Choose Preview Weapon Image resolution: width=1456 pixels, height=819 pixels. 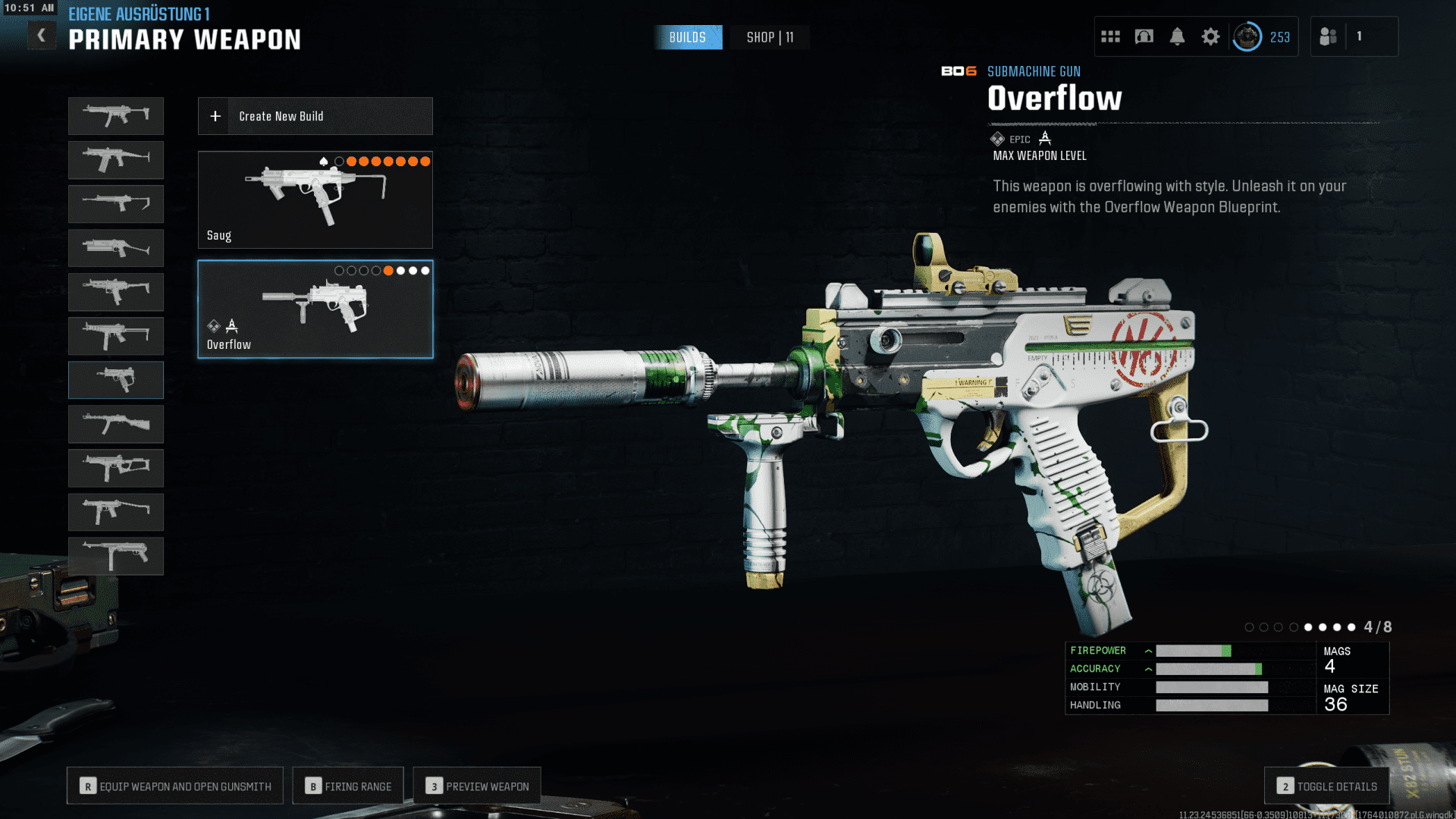click(477, 786)
